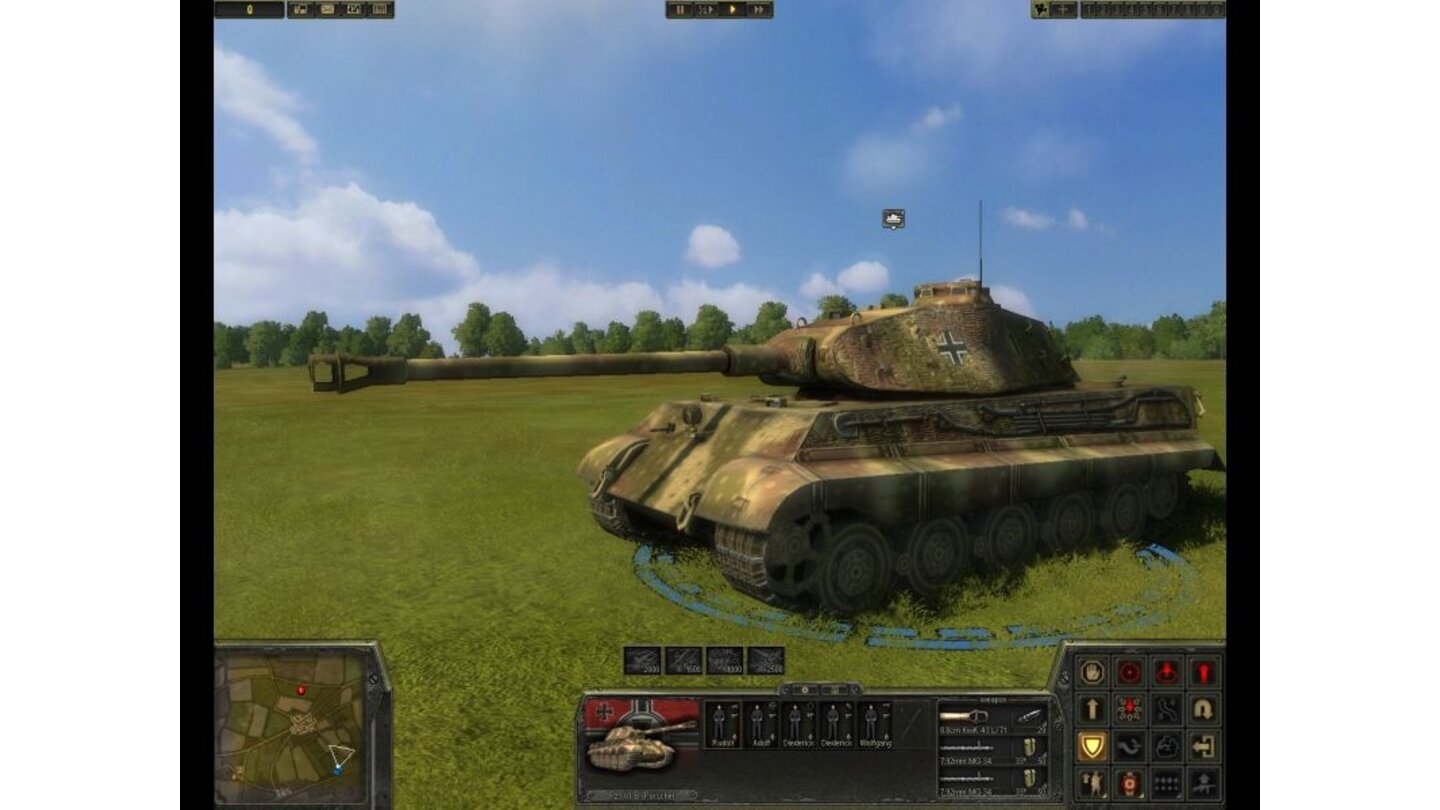Click the exit vehicle command icon
This screenshot has width=1440, height=810.
click(1203, 745)
